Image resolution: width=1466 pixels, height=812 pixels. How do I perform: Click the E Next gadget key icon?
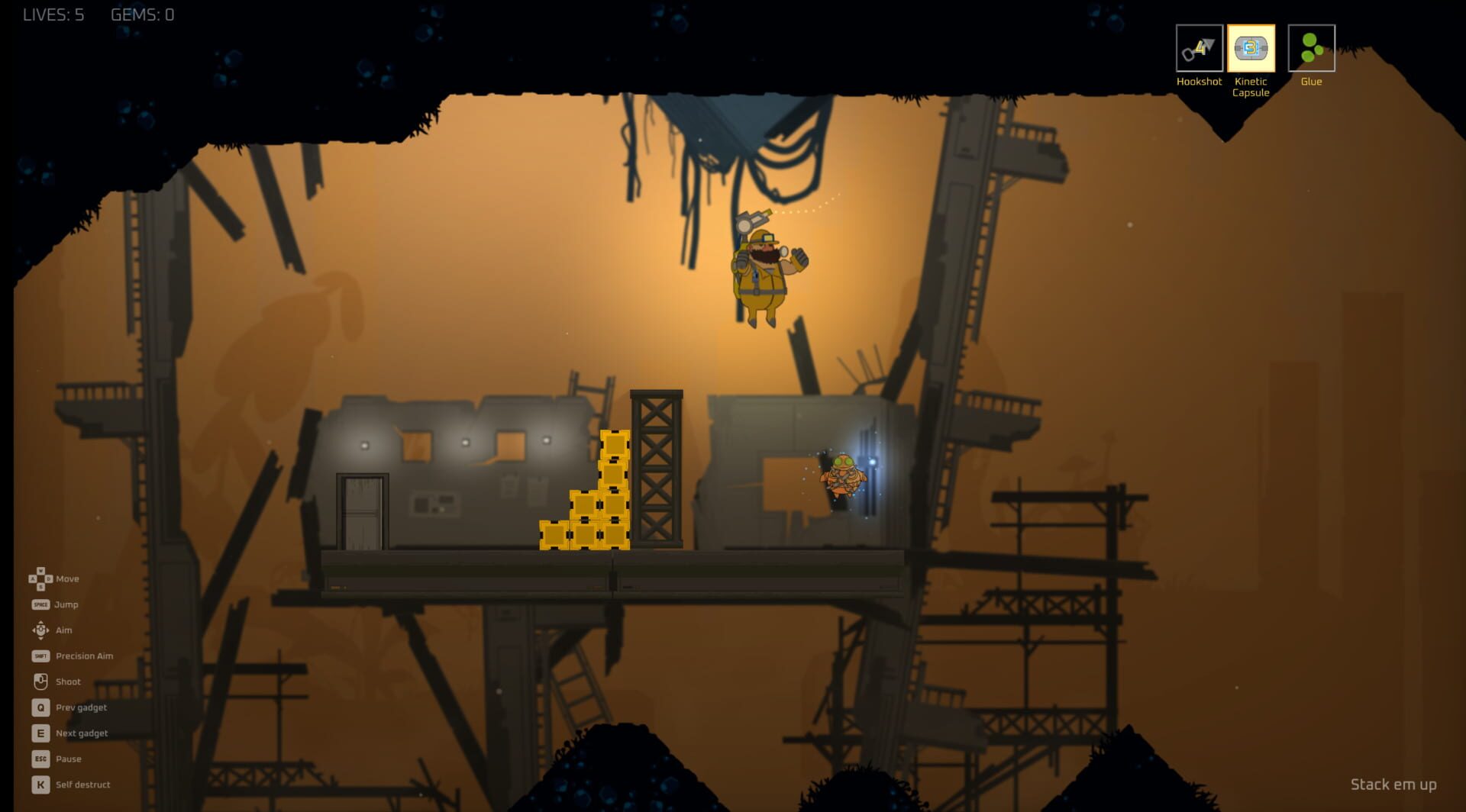(x=39, y=733)
